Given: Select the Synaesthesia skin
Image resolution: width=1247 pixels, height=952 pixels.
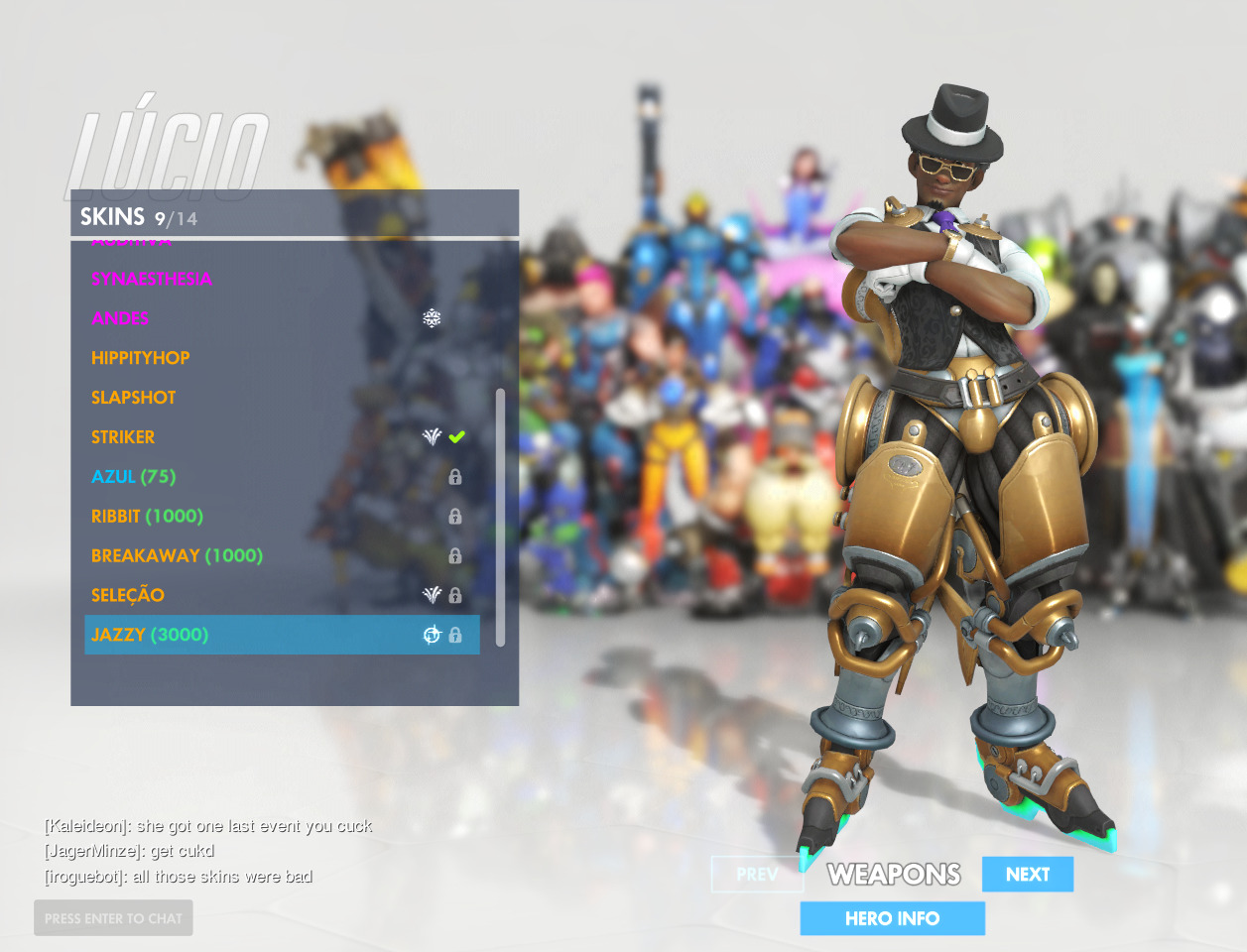Looking at the screenshot, I should coord(152,279).
